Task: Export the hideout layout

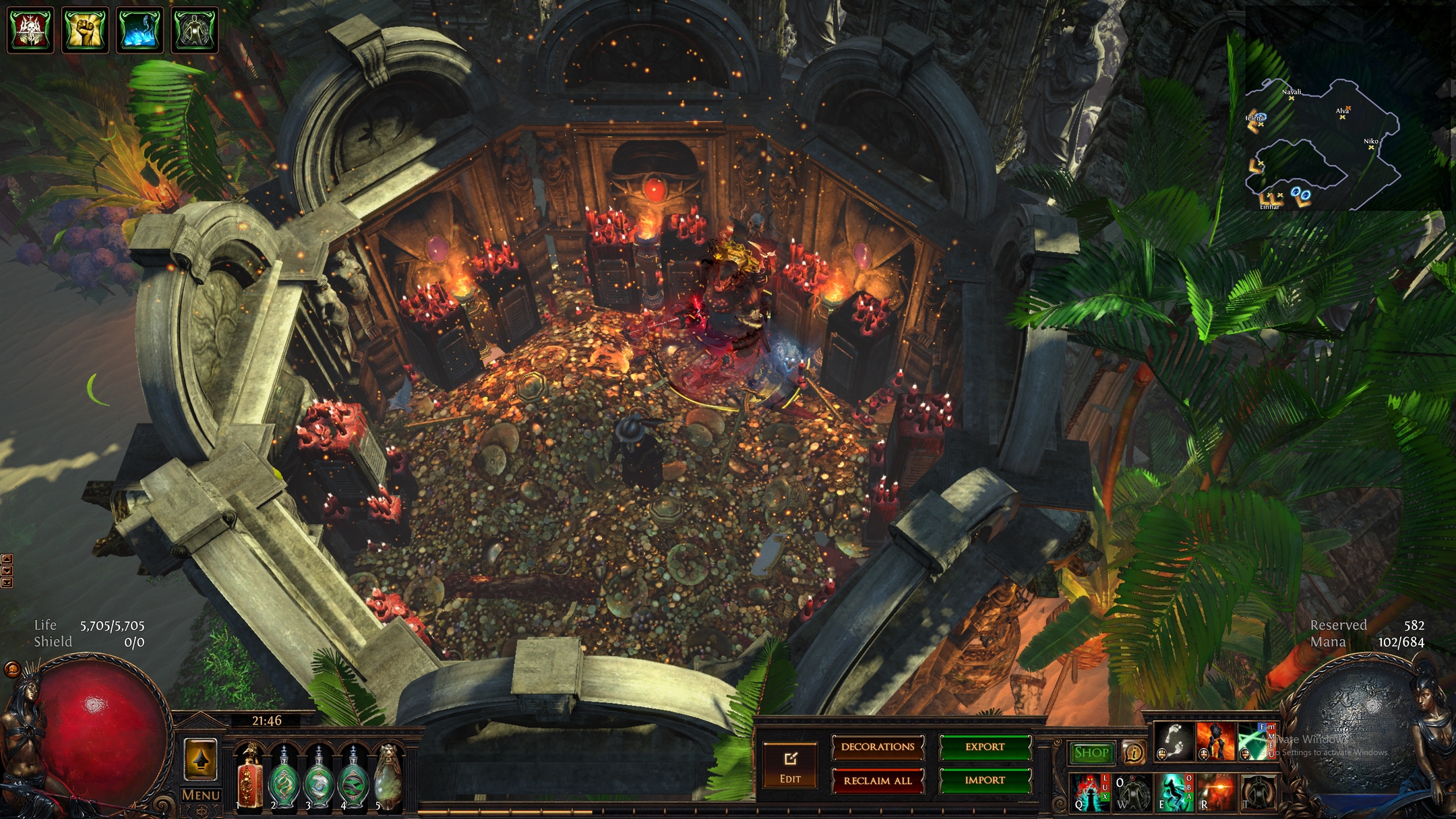Action: tap(984, 747)
